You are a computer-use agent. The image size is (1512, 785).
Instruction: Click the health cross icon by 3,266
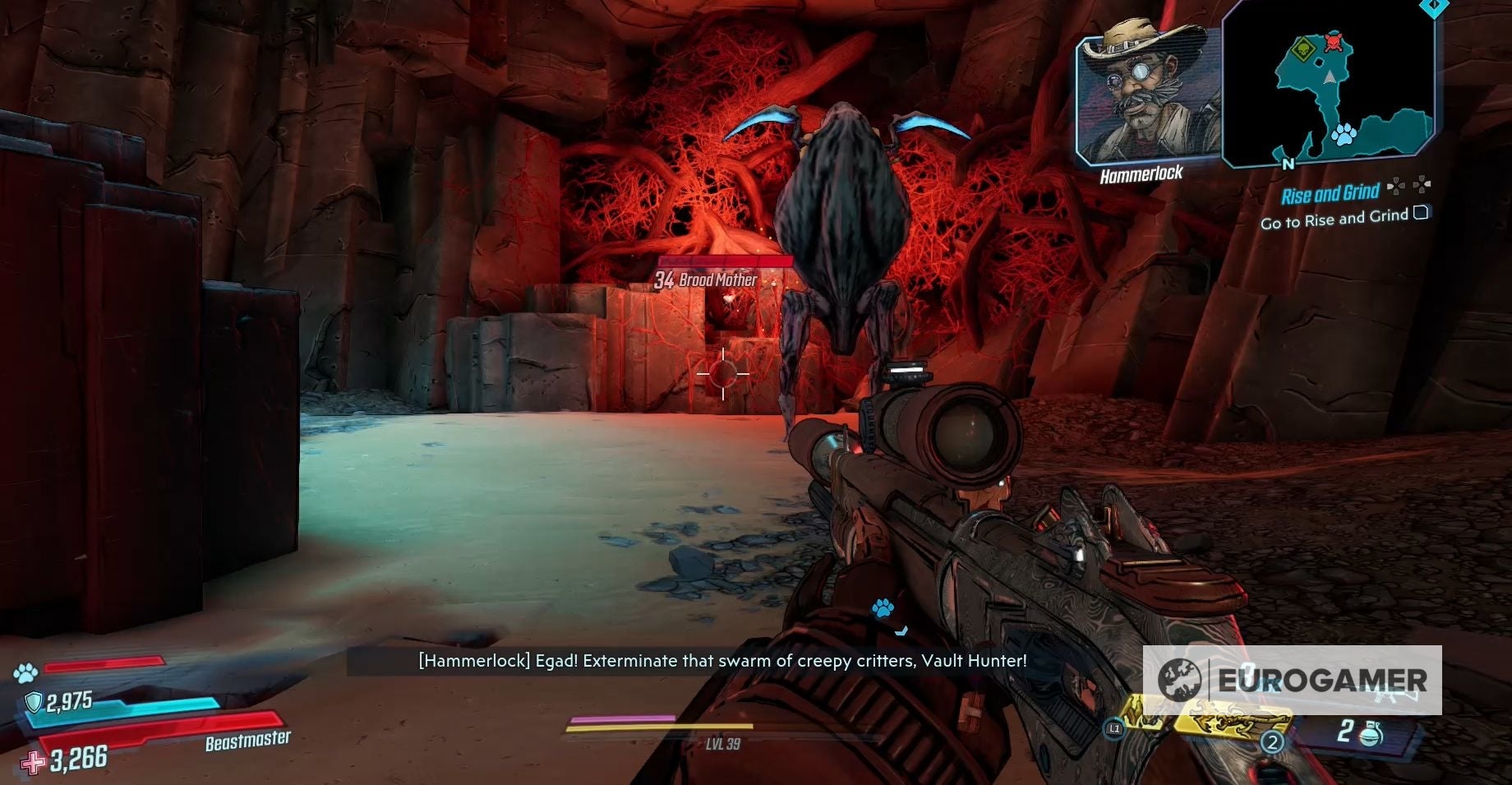34,763
